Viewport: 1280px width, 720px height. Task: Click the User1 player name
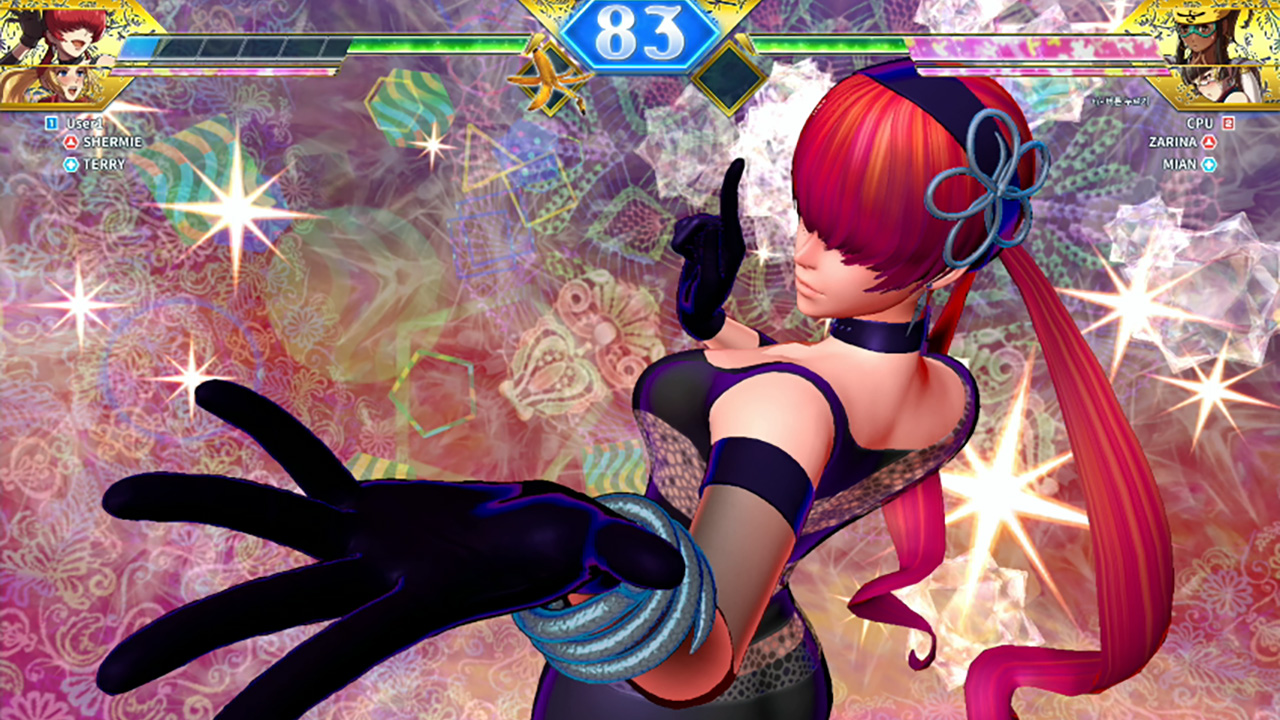[x=85, y=122]
